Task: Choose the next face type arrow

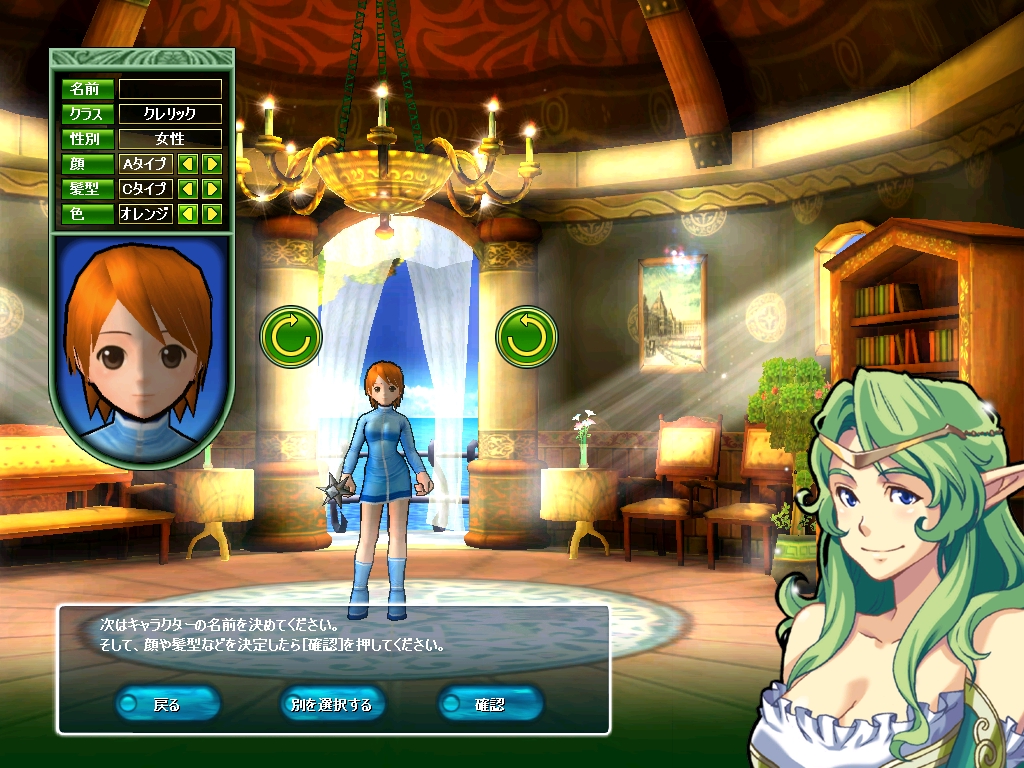Action: click(212, 163)
